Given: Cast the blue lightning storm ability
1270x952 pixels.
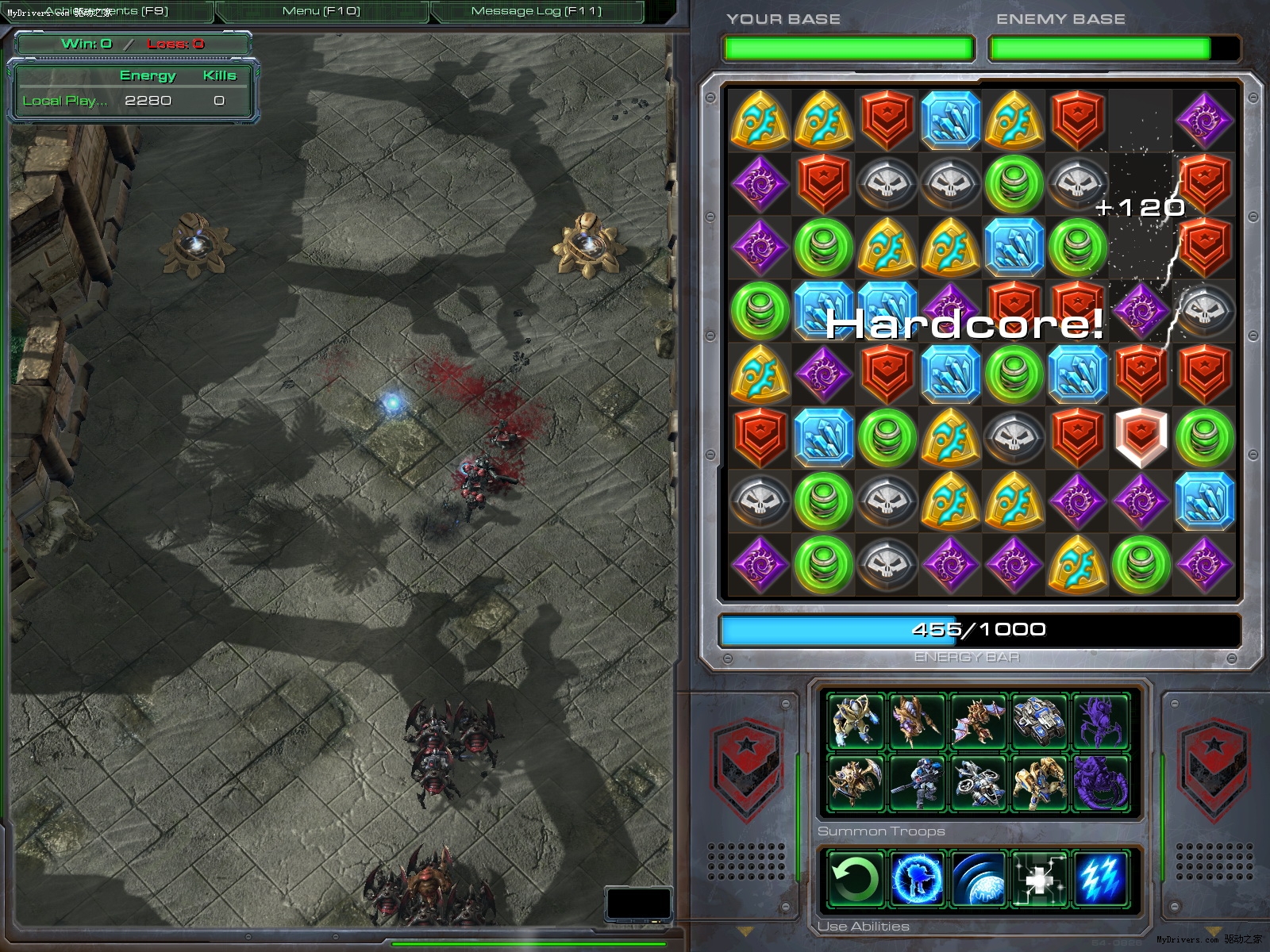Looking at the screenshot, I should click(x=1101, y=879).
